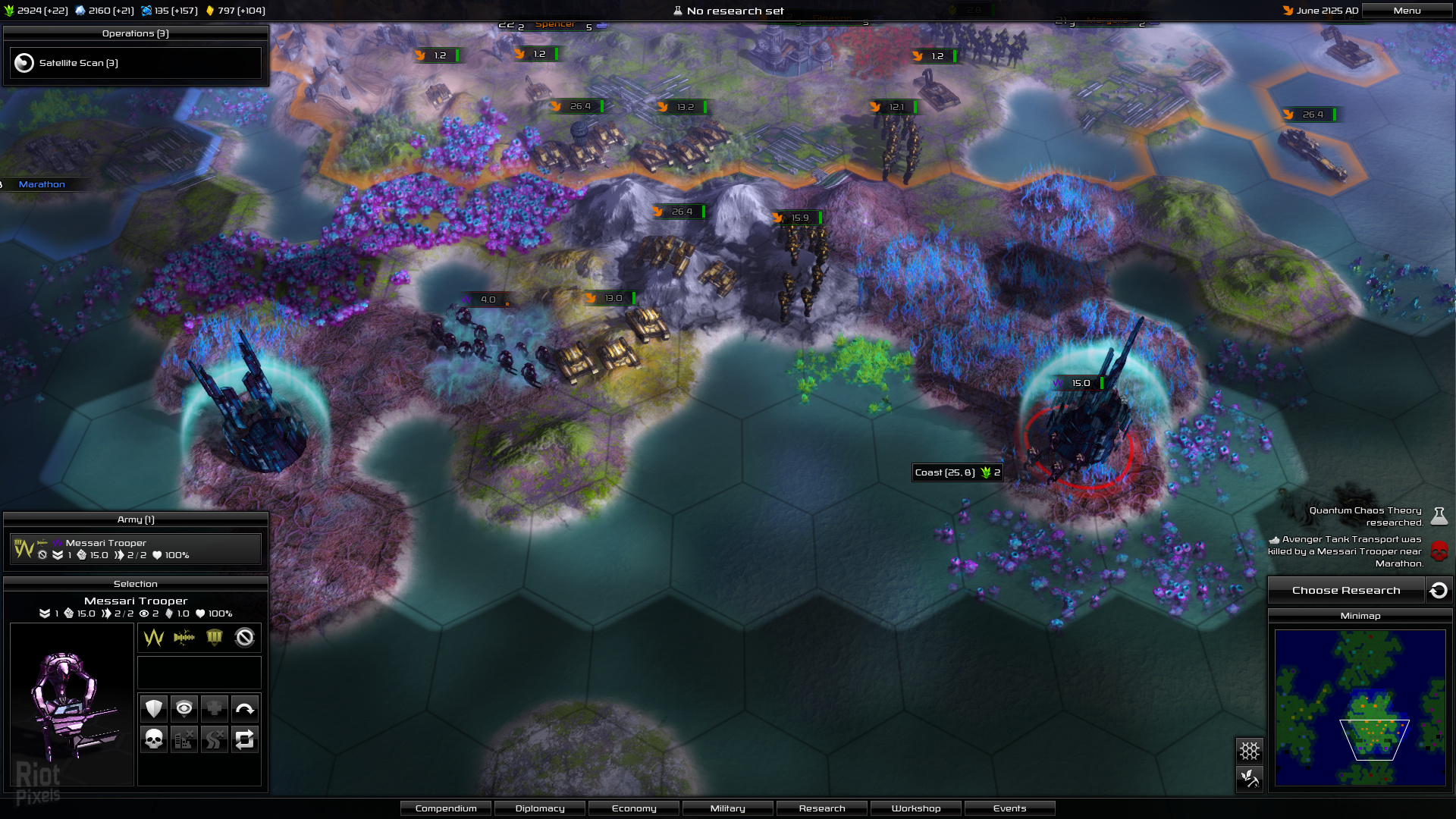Click the curved arrow skip-turn command
1456x819 pixels.
click(244, 709)
